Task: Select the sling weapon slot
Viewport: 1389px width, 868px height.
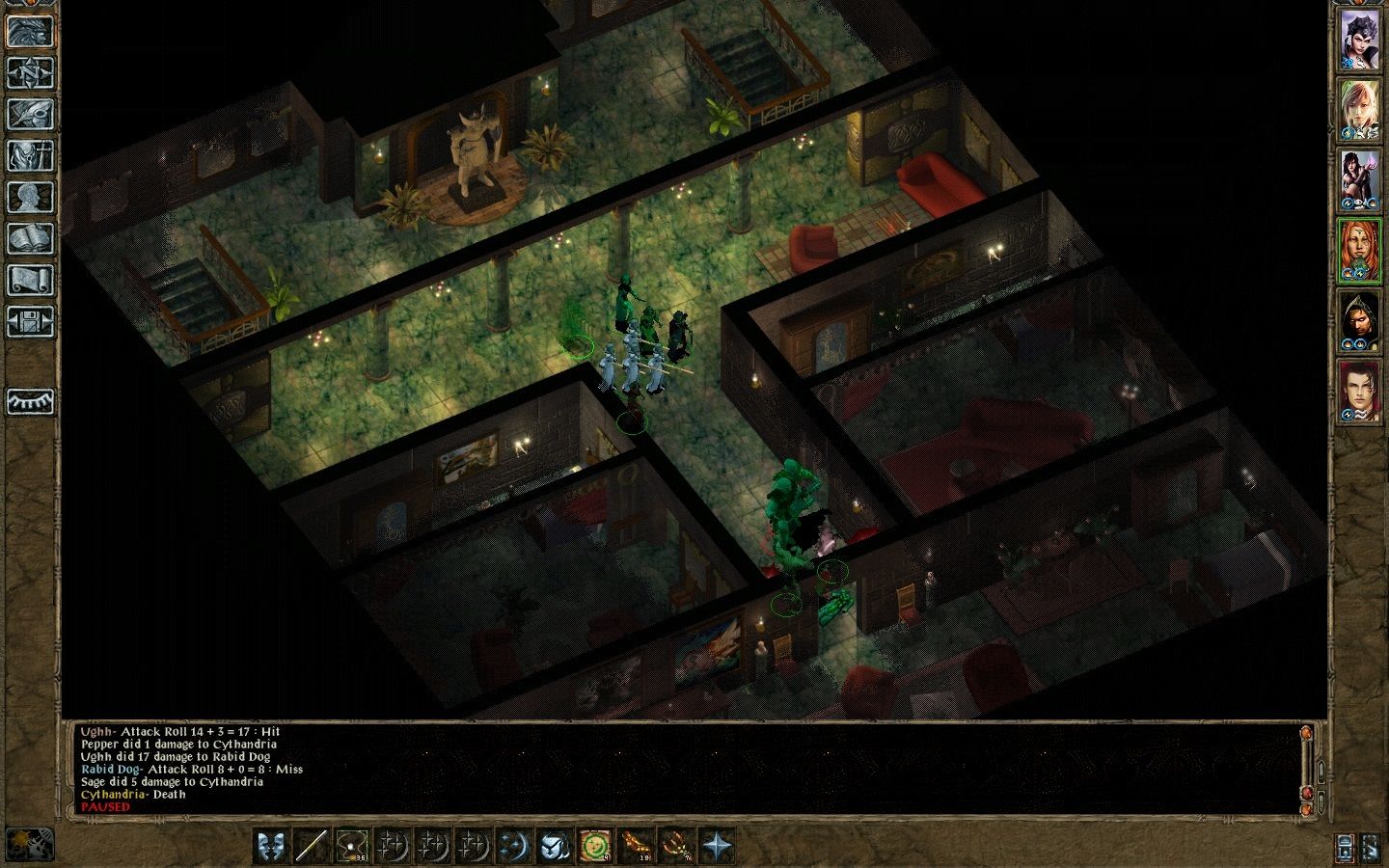Action: (352, 847)
